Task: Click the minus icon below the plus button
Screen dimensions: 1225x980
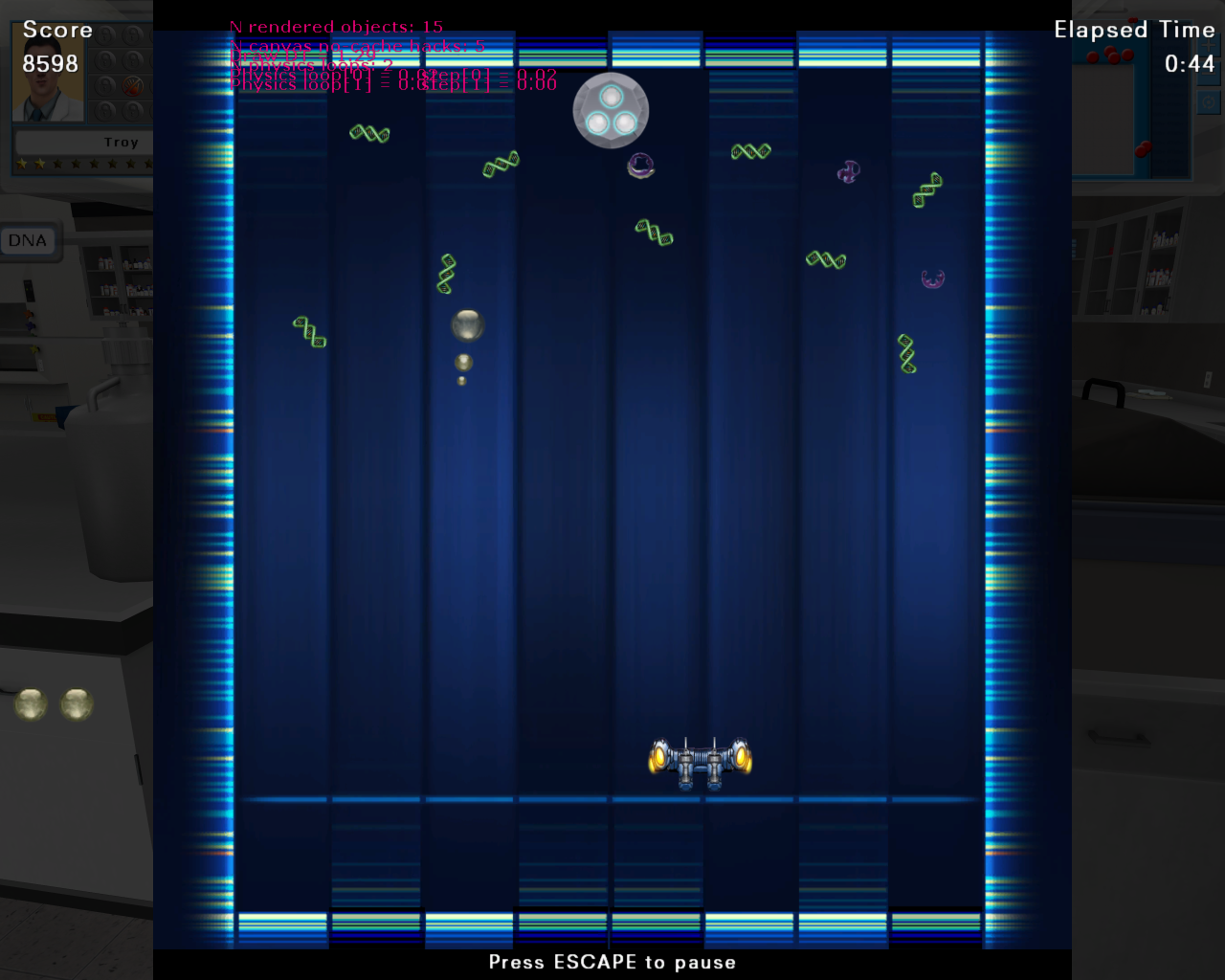Action: tap(1209, 75)
